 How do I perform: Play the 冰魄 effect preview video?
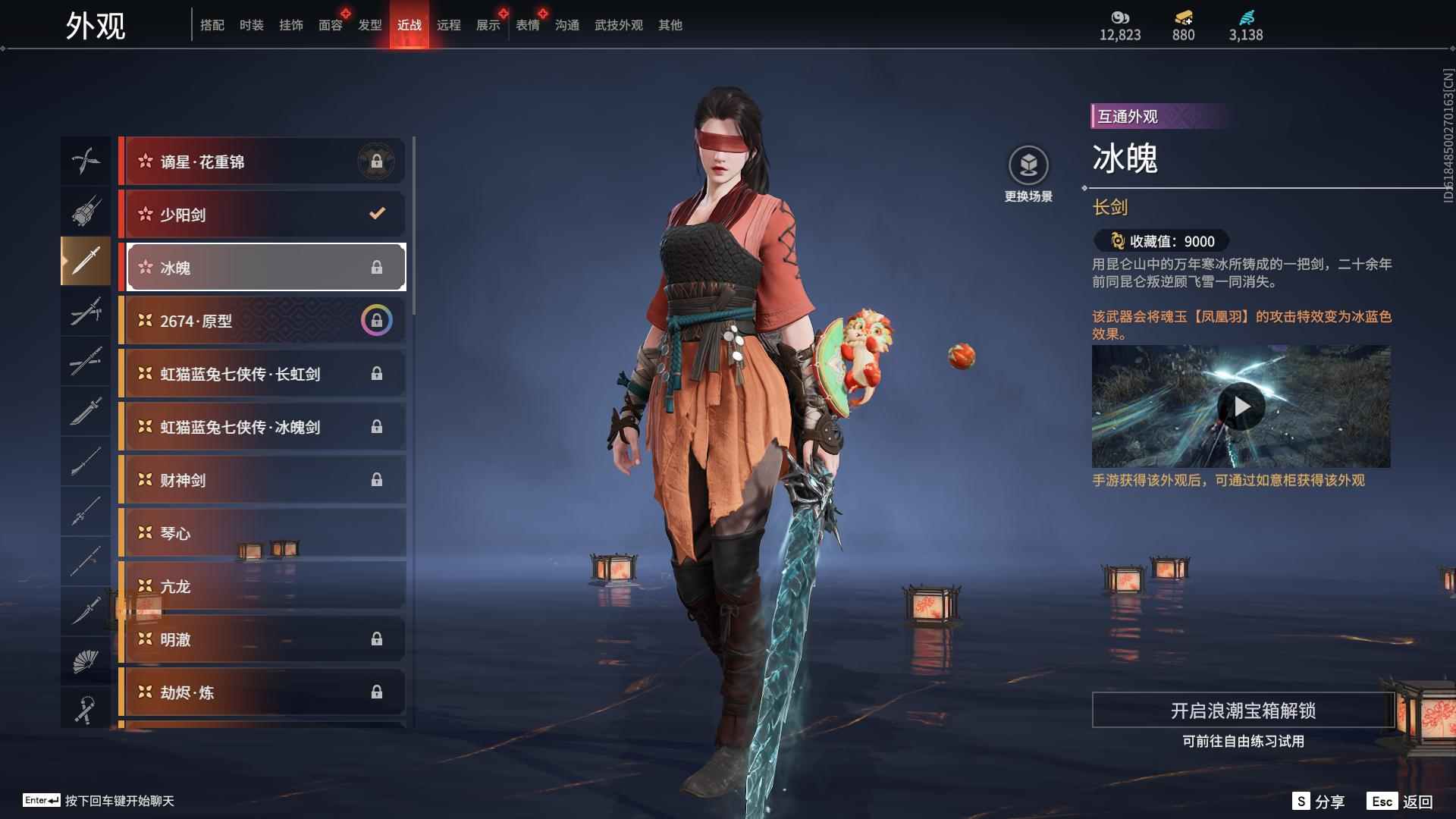1241,407
